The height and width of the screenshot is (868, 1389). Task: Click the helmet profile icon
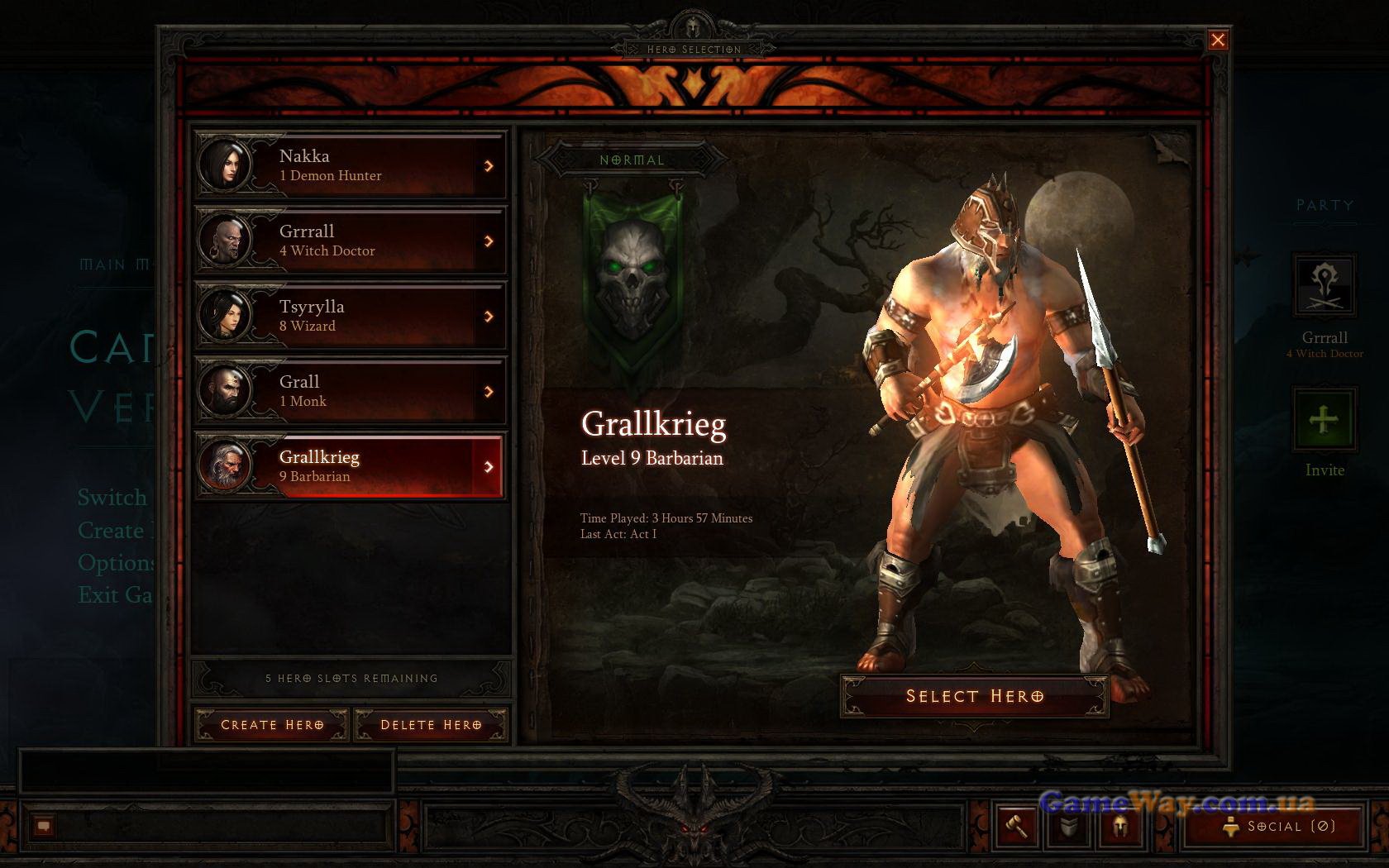point(1120,826)
